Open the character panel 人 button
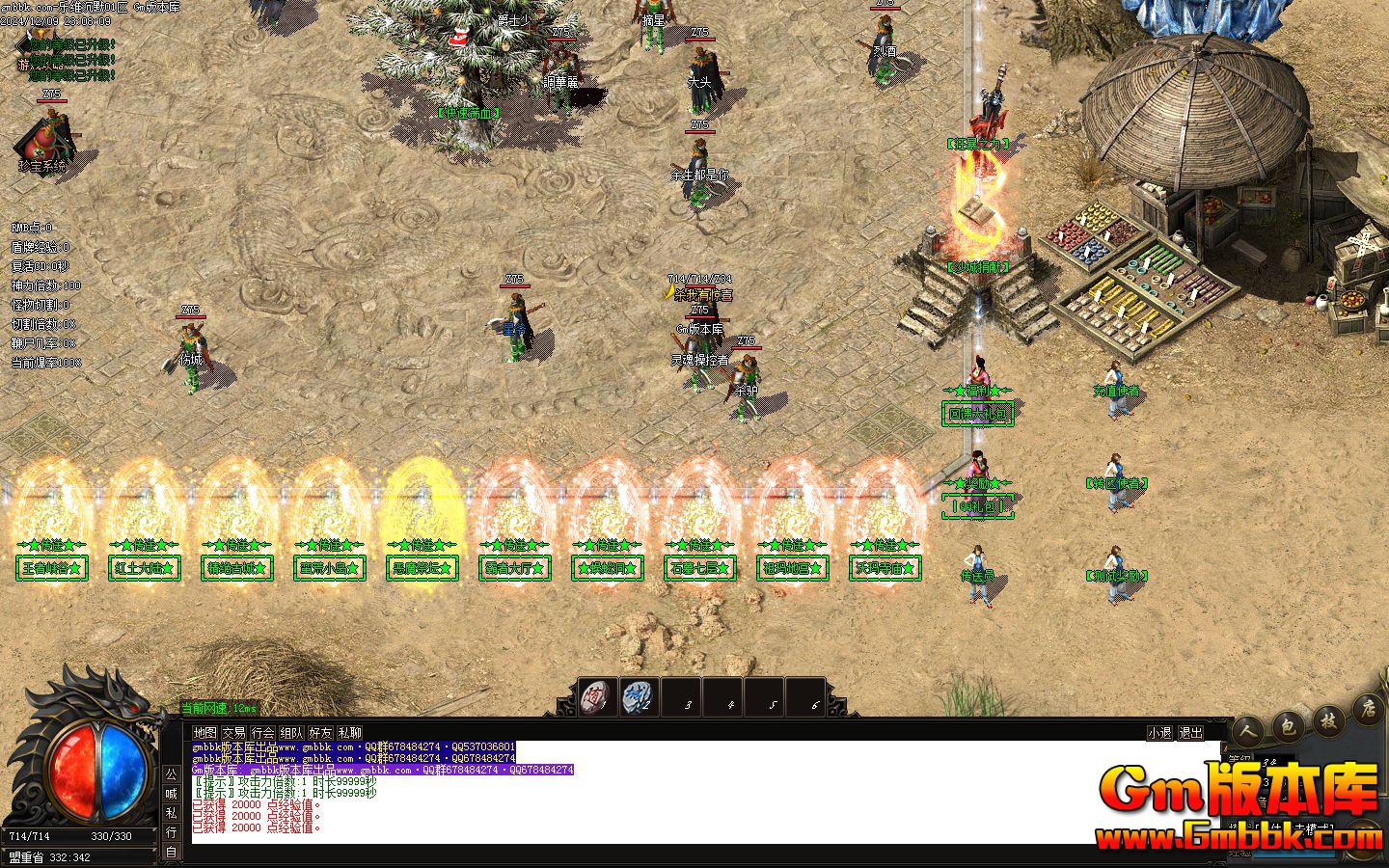 click(1249, 730)
